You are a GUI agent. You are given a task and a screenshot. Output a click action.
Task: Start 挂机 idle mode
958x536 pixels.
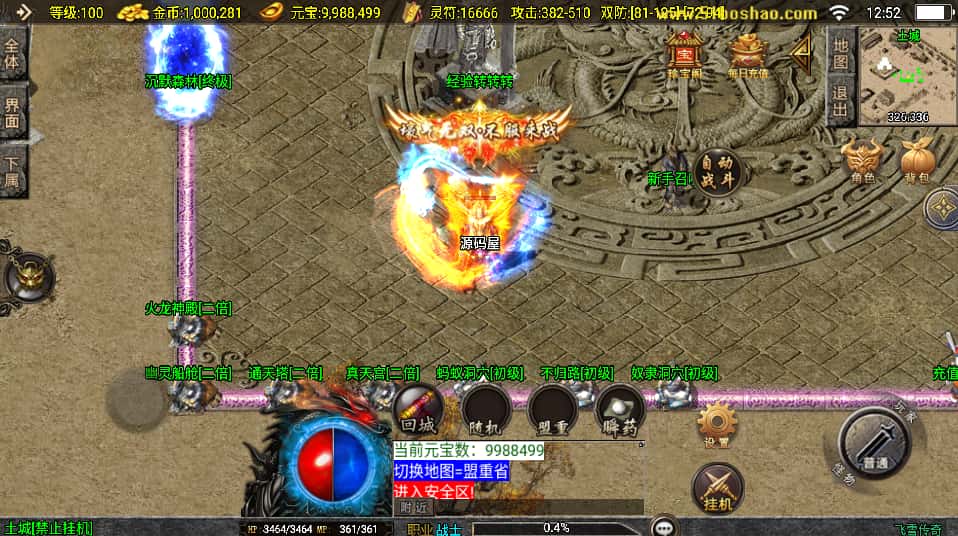tap(717, 487)
